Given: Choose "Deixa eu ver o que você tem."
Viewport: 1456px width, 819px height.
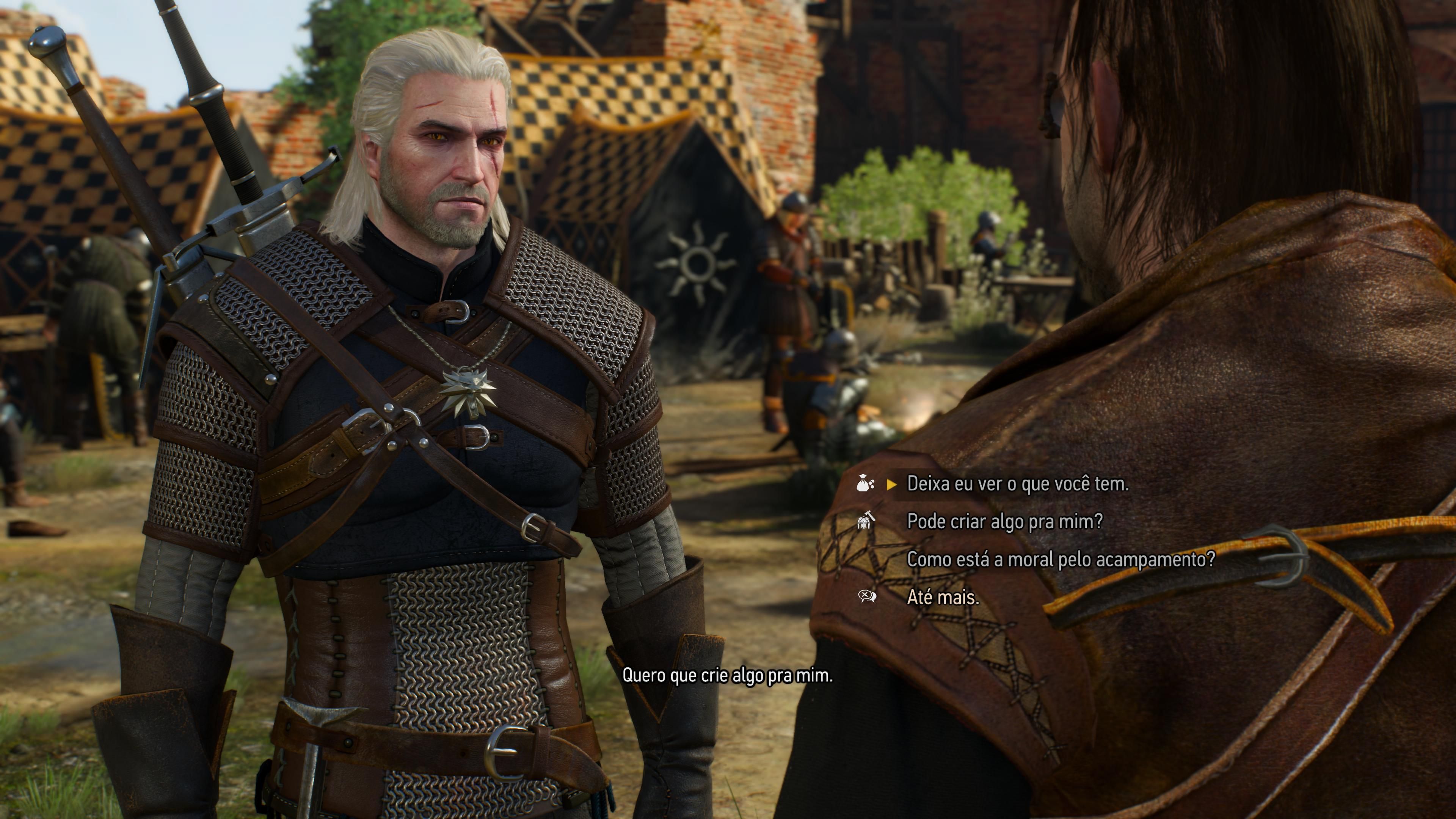Looking at the screenshot, I should pyautogui.click(x=1017, y=484).
